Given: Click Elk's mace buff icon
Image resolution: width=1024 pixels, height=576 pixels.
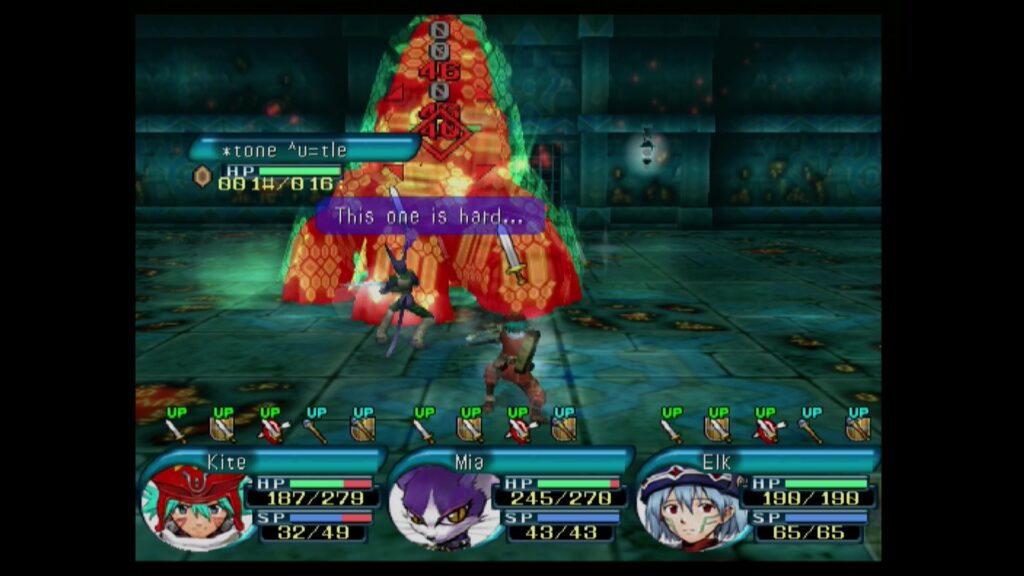Looking at the screenshot, I should pos(811,428).
